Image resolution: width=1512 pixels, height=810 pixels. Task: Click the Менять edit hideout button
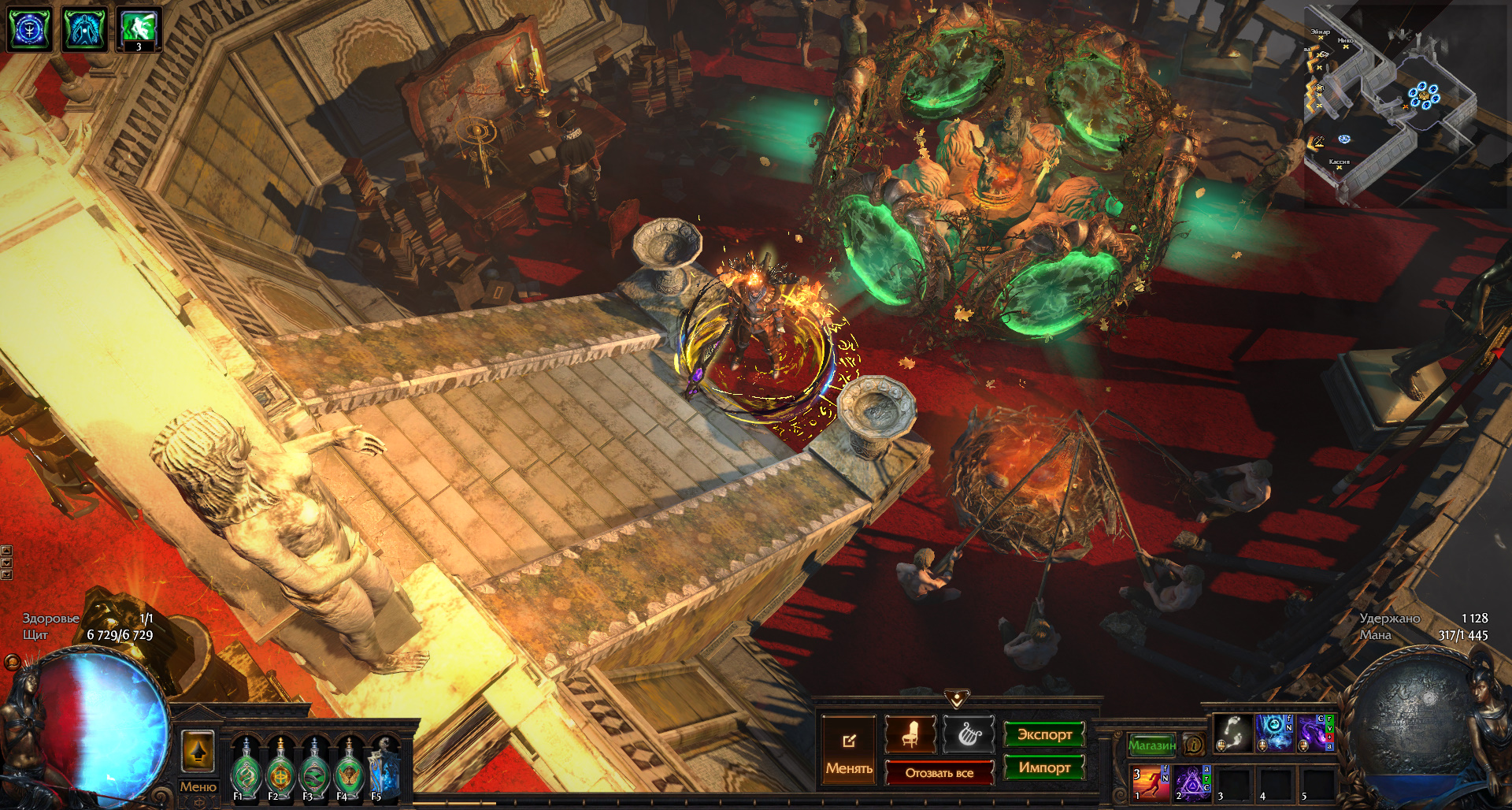click(x=848, y=750)
